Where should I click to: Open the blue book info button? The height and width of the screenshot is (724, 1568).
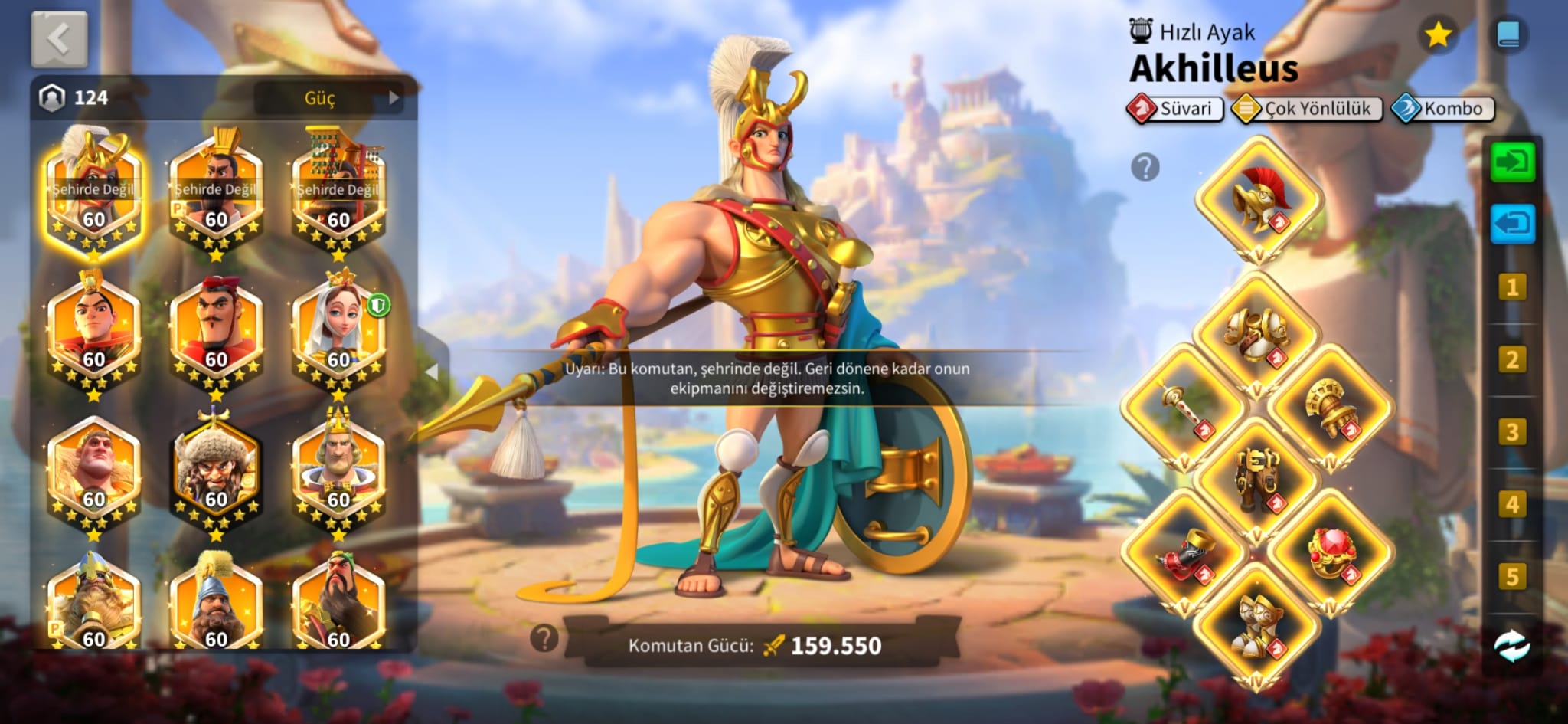click(1508, 34)
